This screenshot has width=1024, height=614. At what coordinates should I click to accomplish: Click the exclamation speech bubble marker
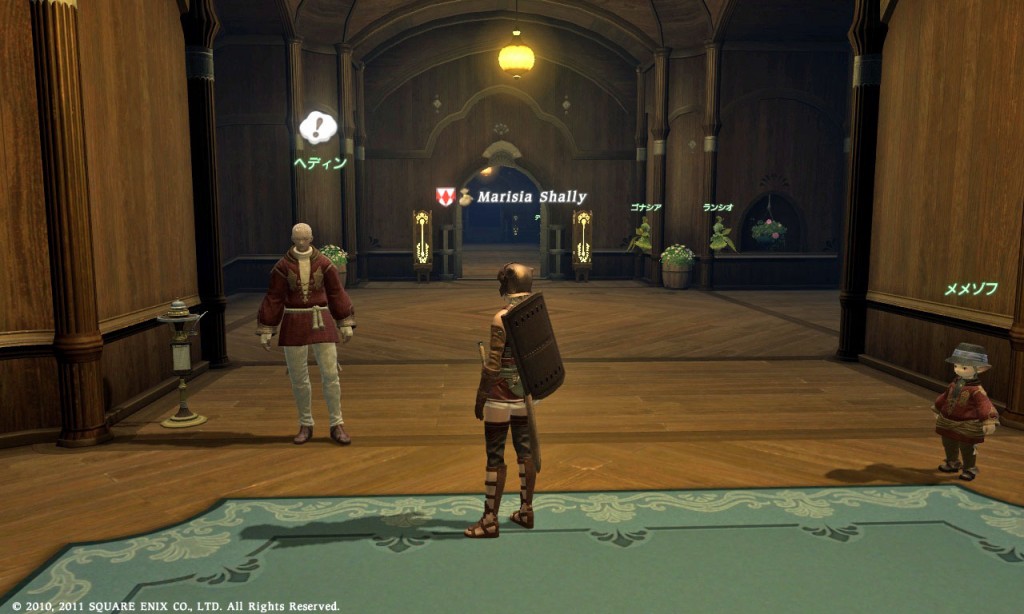[x=318, y=127]
